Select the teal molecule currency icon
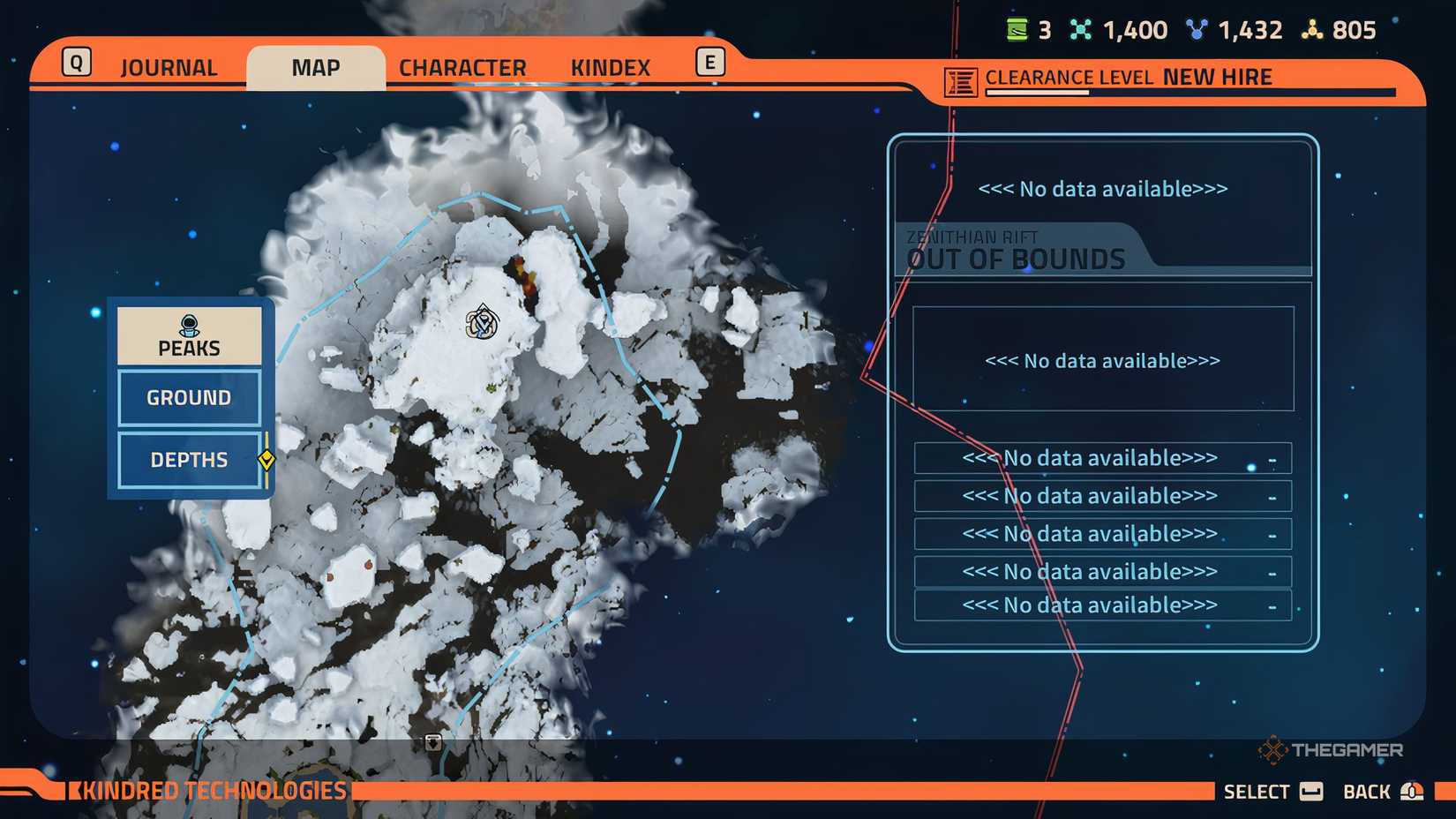 pos(1080,29)
